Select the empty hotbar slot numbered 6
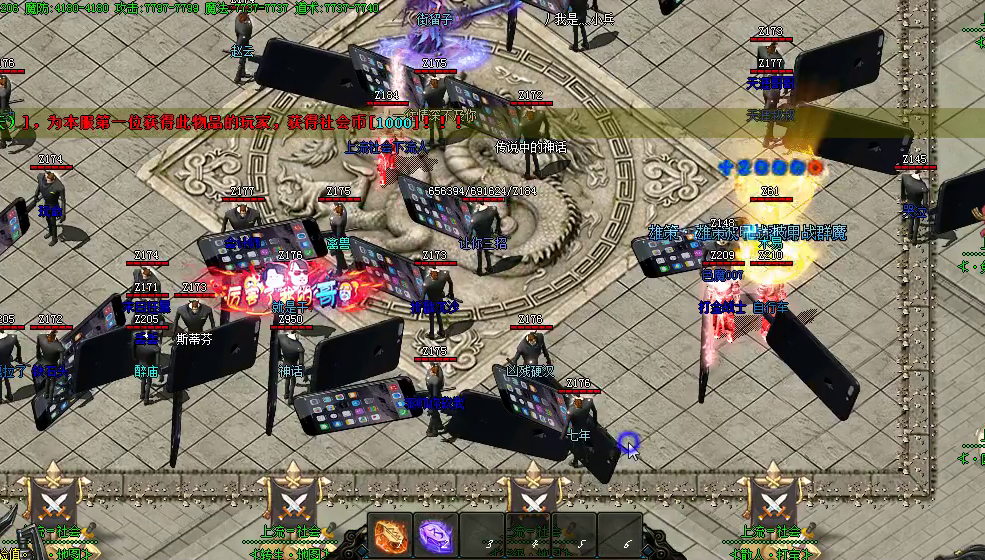The width and height of the screenshot is (985, 560). 620,534
